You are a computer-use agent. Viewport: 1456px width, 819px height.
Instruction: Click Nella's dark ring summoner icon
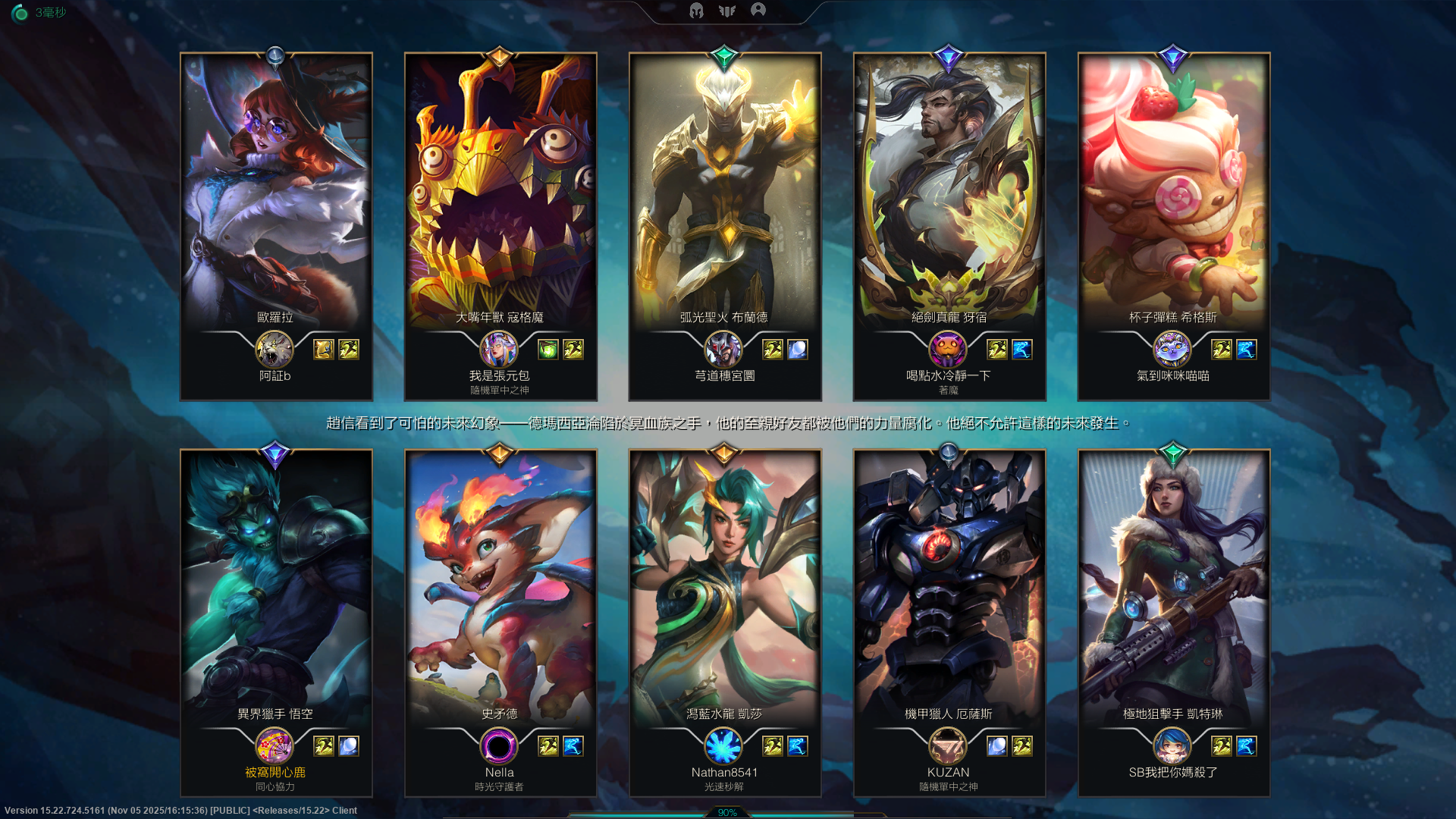click(499, 746)
